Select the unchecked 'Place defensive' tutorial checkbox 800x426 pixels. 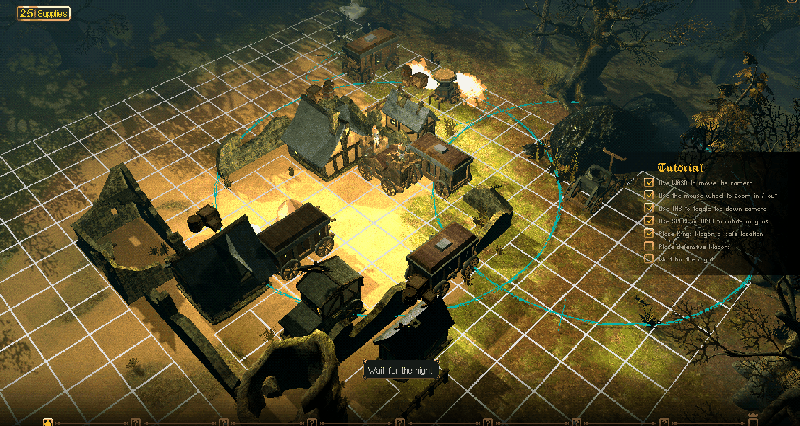[x=649, y=246]
